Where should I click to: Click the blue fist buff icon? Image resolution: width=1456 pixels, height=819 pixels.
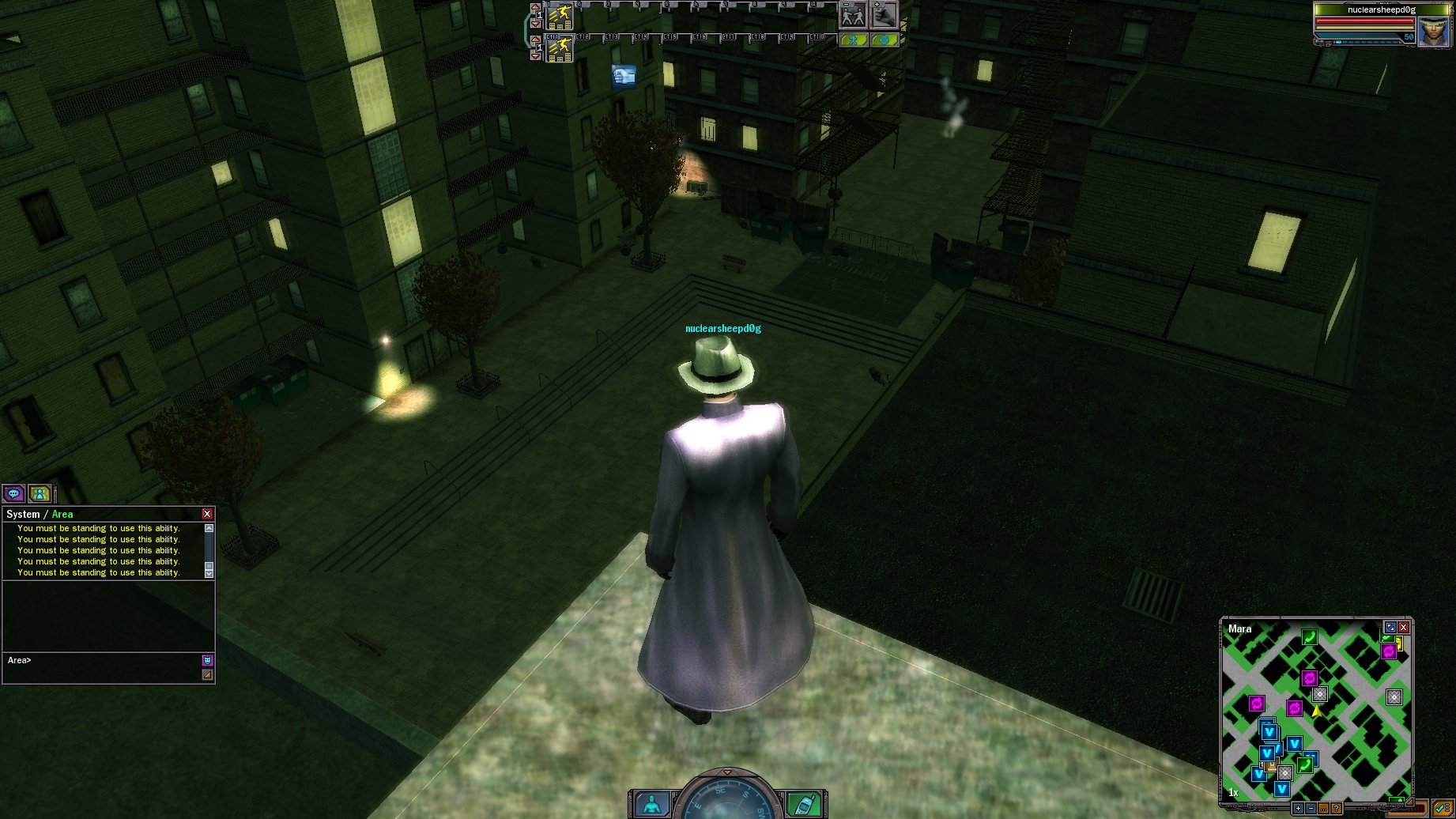[624, 76]
